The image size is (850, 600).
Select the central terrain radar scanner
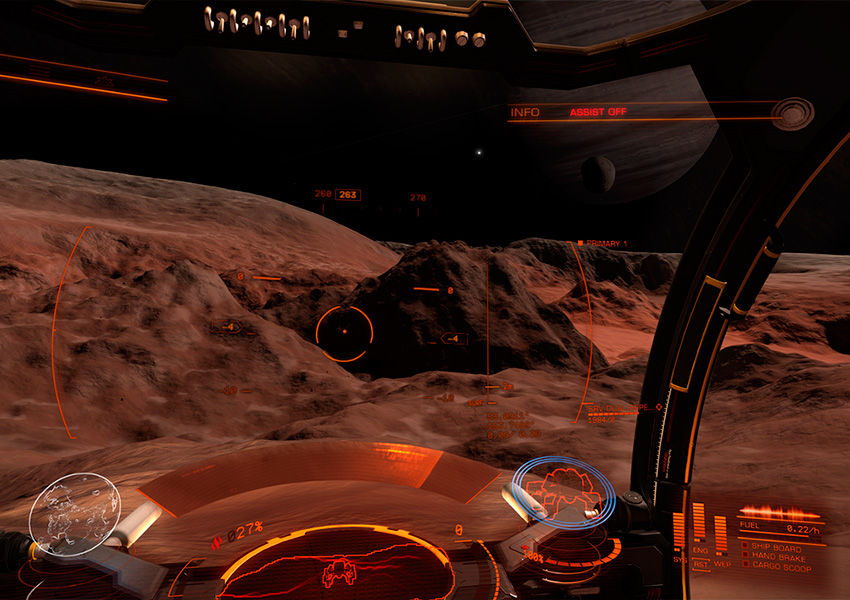click(x=335, y=570)
